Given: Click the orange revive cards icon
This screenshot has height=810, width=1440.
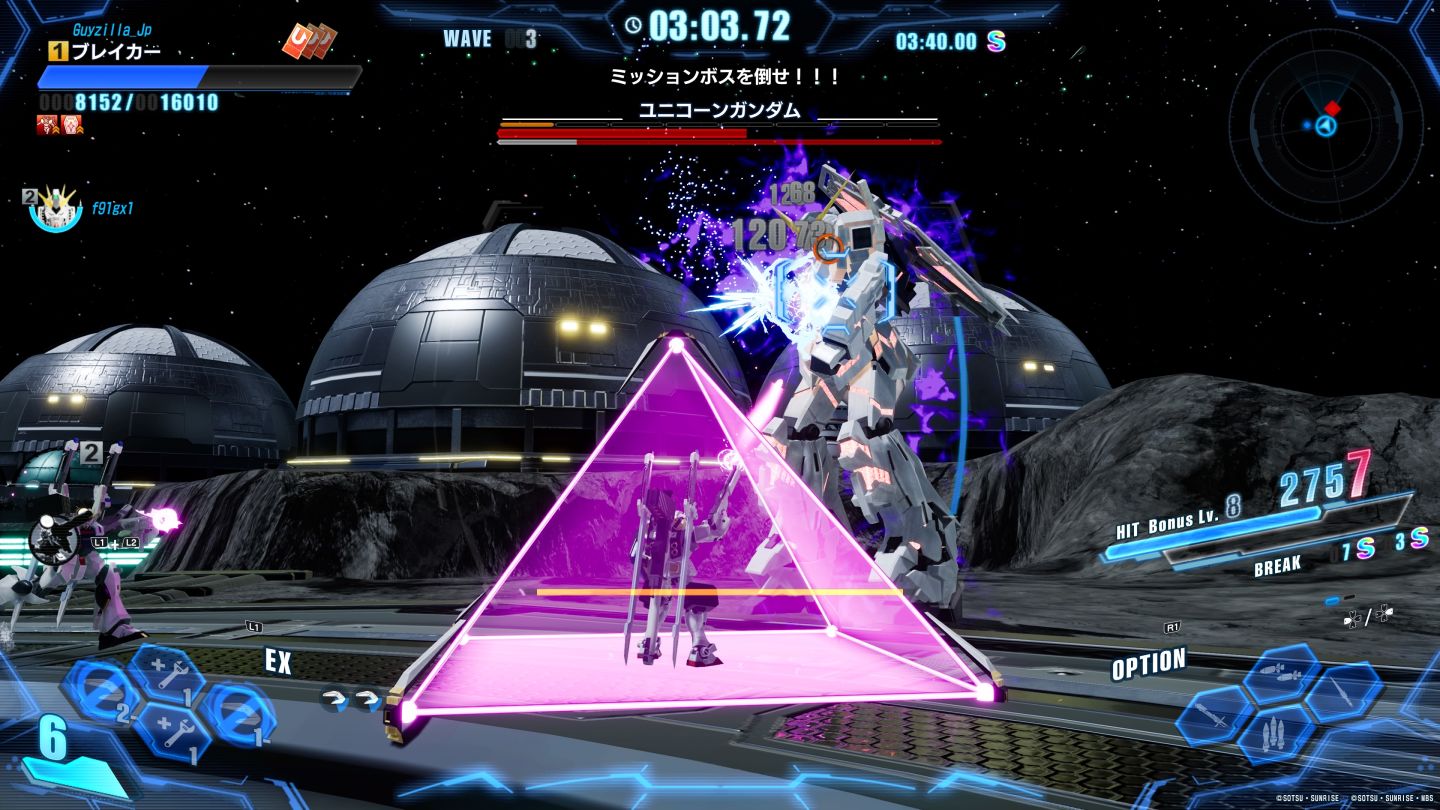Looking at the screenshot, I should (x=308, y=40).
